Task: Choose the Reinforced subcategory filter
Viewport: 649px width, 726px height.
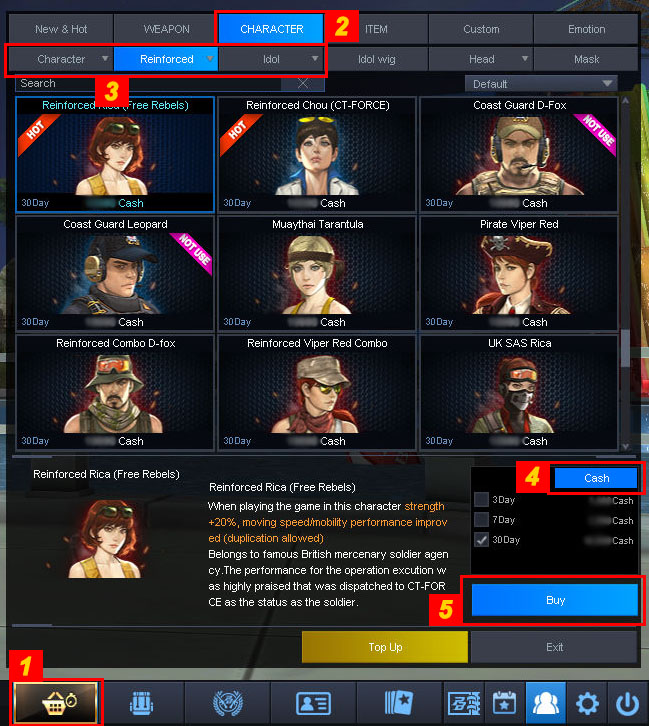Action: pos(167,59)
